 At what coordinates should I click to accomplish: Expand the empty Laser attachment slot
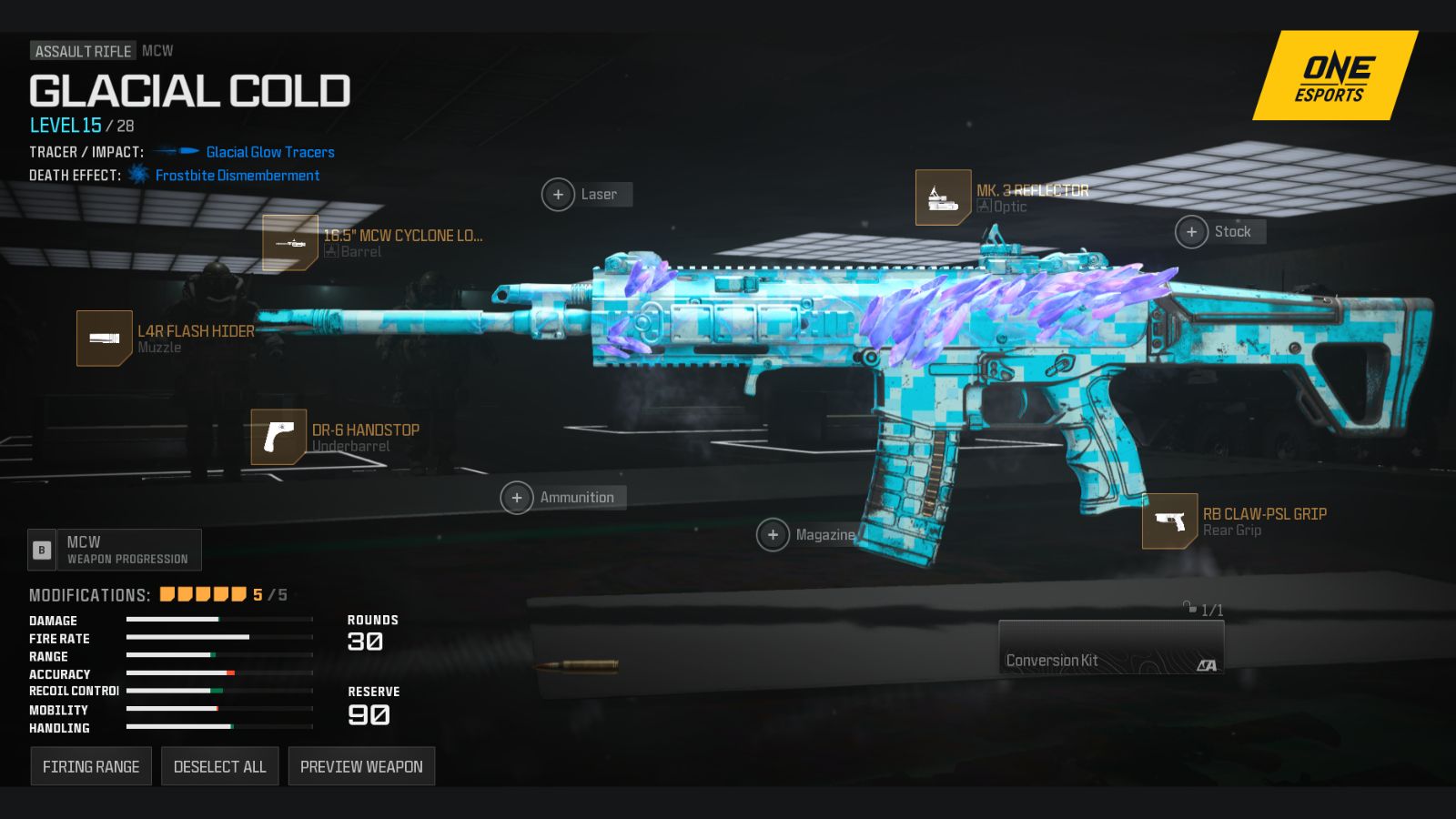tap(558, 194)
